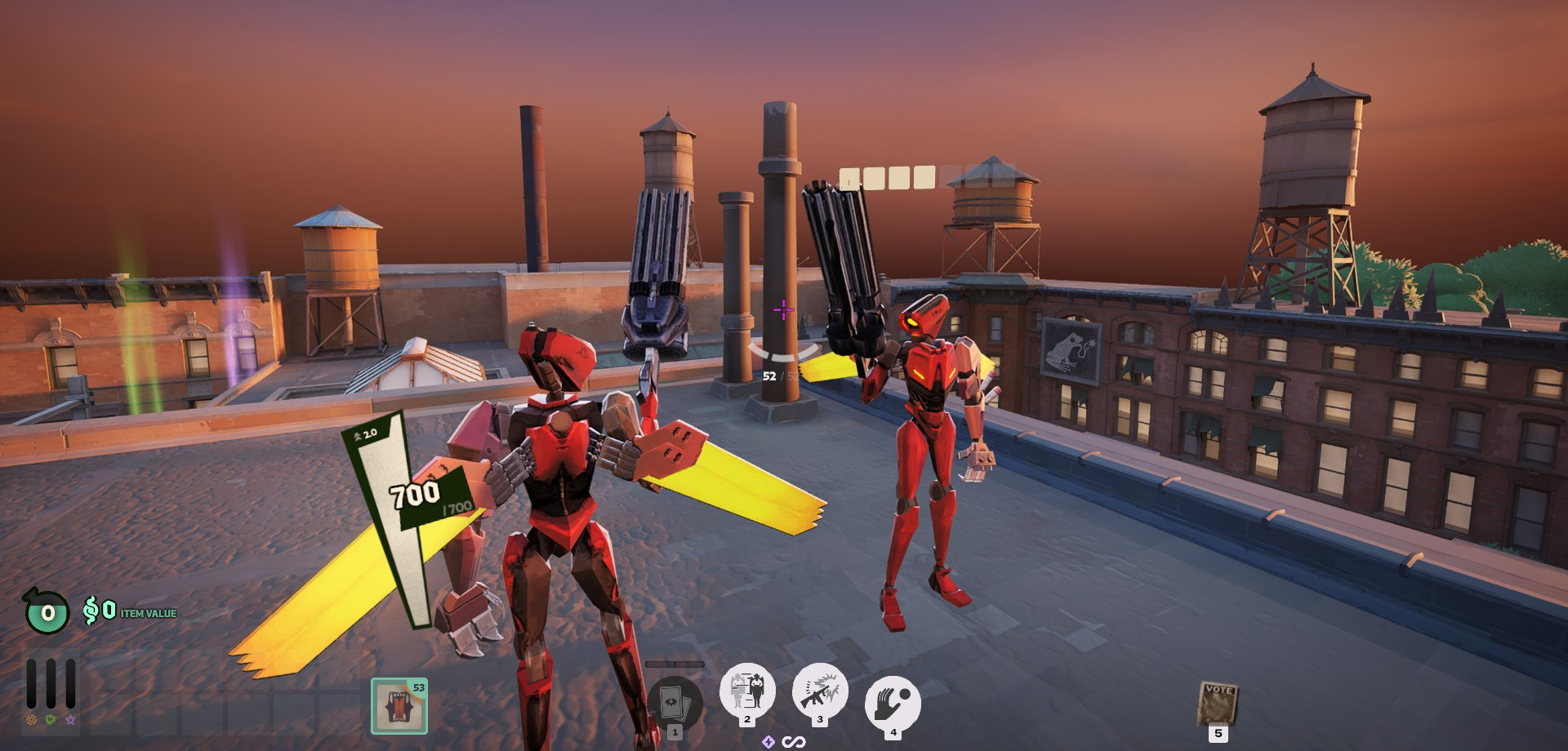Activate the two-figures ability icon
This screenshot has width=1568, height=751.
746,691
